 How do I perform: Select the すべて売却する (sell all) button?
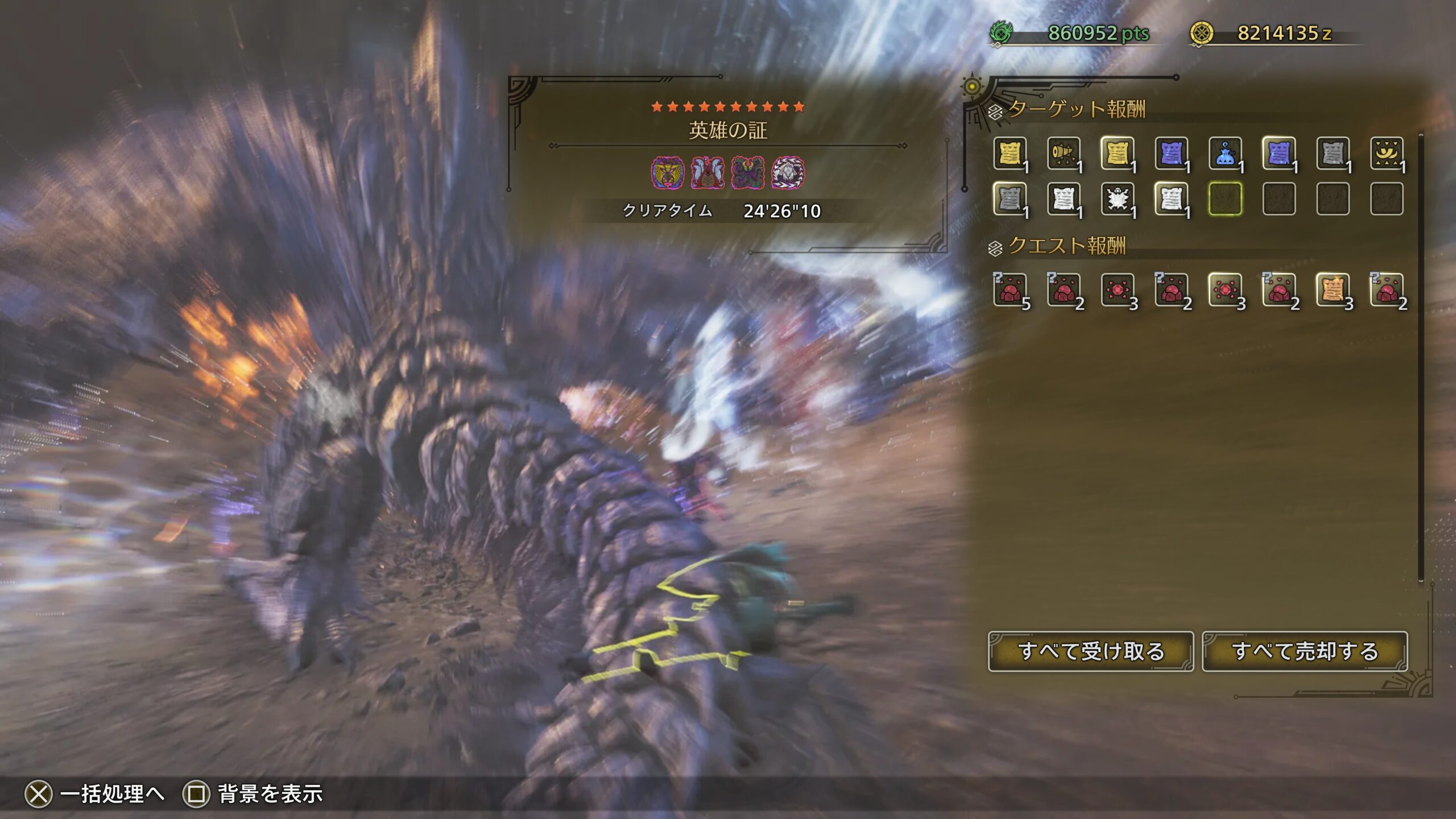[1305, 651]
